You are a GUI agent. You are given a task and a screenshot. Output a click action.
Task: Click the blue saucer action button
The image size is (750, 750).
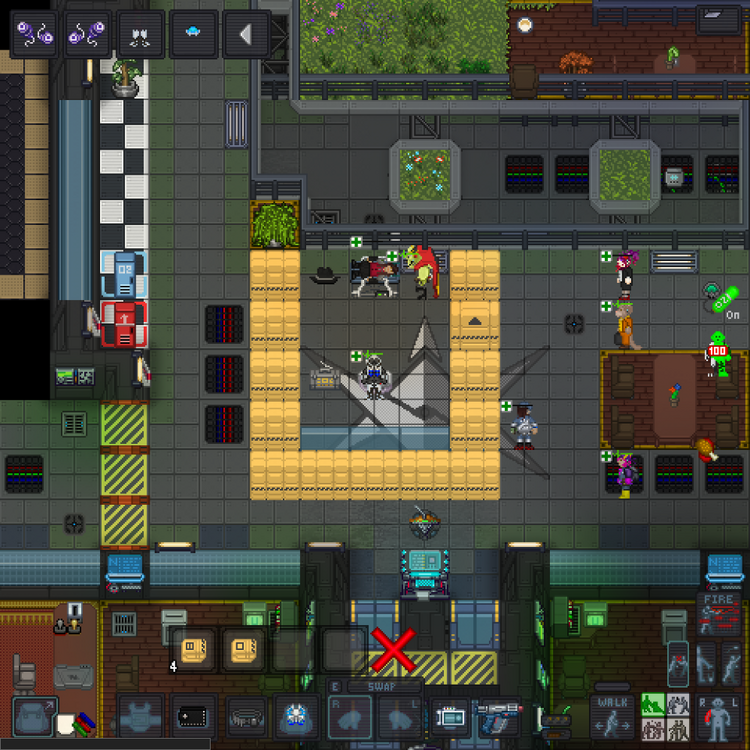coord(193,34)
